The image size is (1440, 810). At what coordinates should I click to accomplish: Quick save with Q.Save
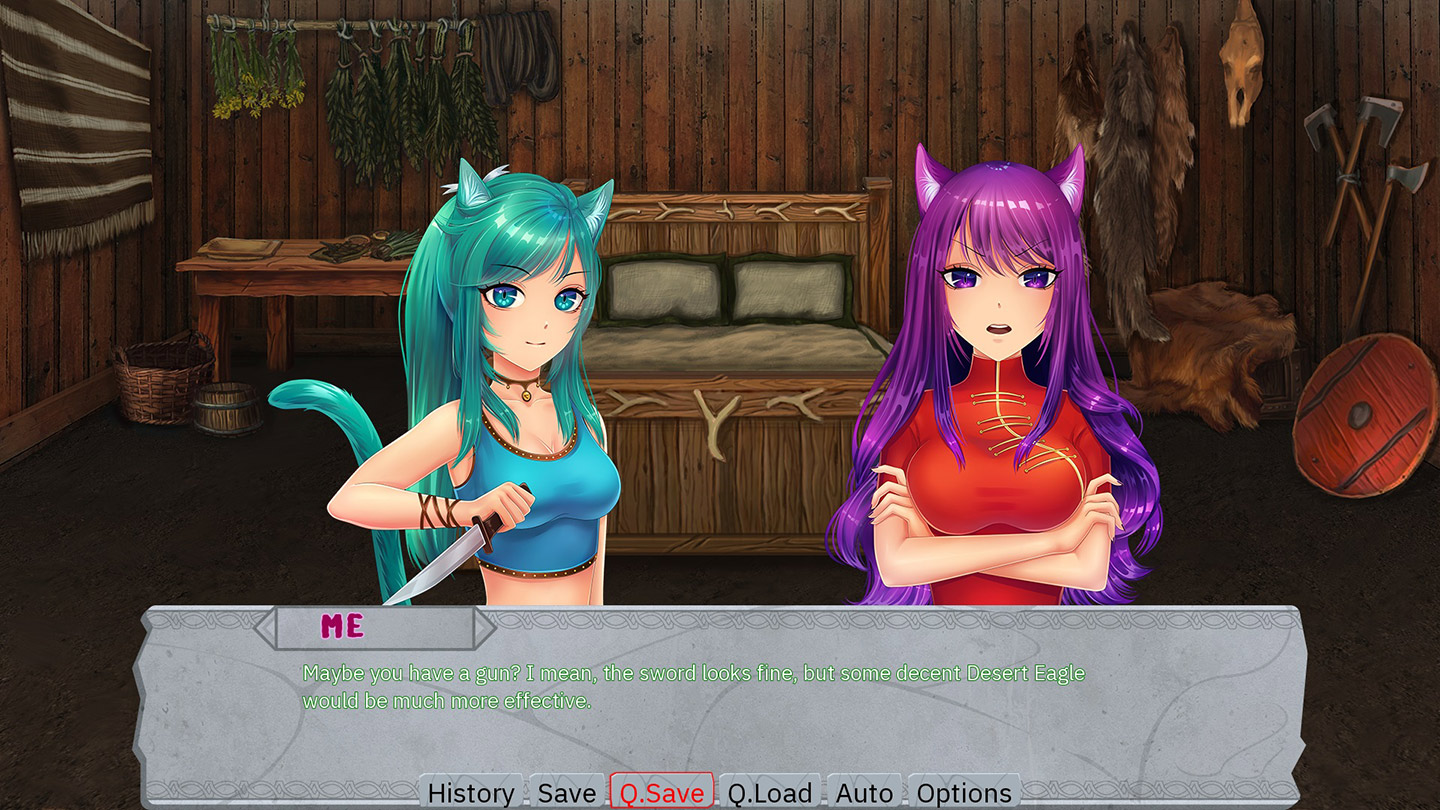(661, 792)
